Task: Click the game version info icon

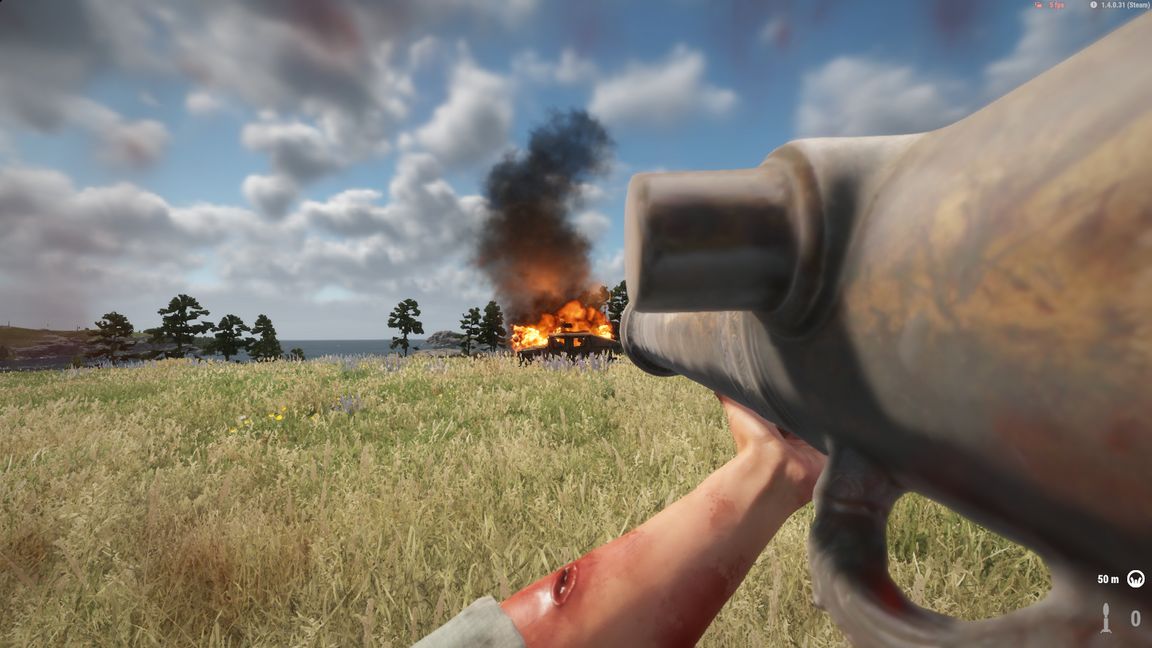Action: pos(1093,5)
